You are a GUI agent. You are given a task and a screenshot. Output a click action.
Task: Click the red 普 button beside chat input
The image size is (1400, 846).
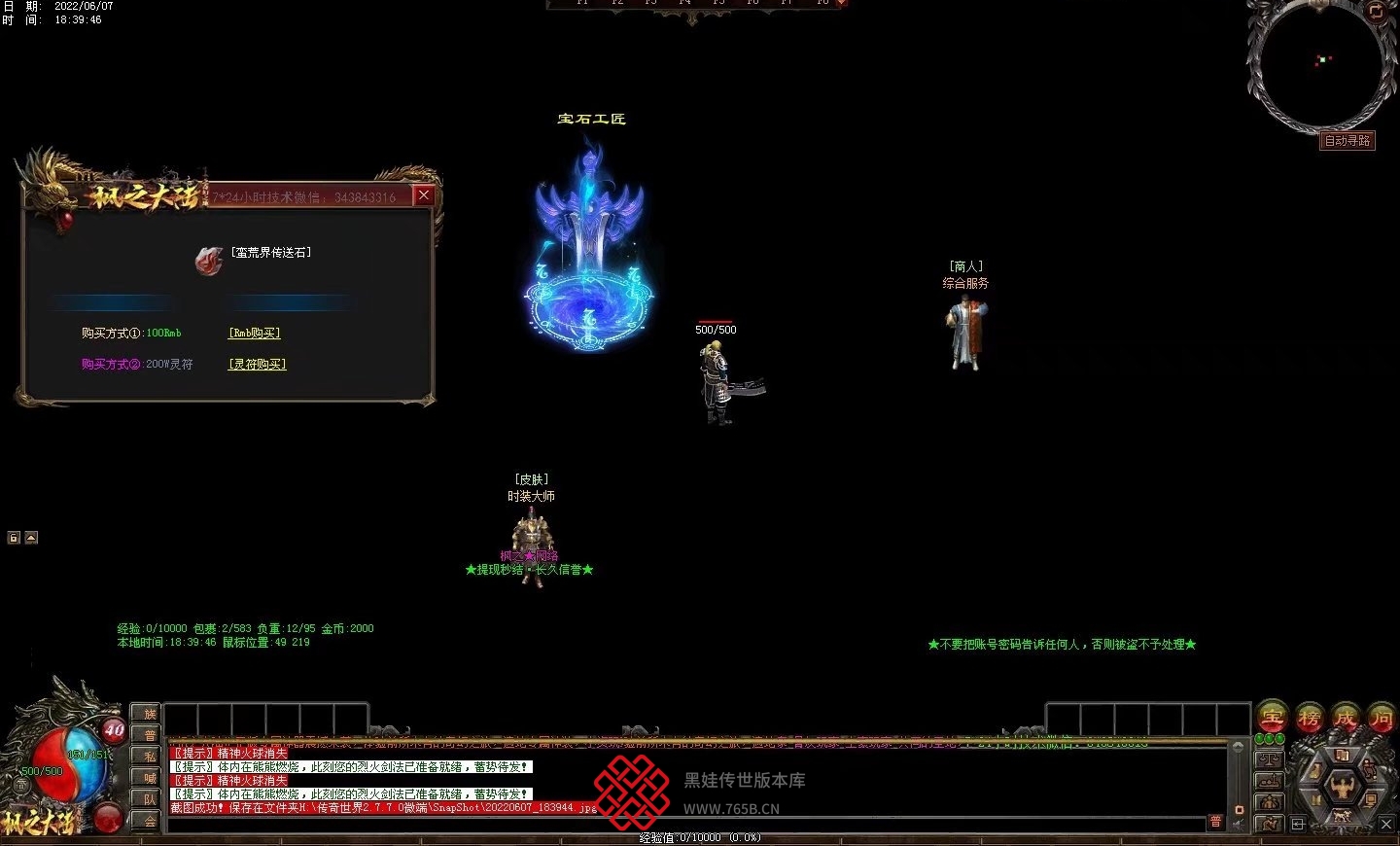click(x=1215, y=822)
